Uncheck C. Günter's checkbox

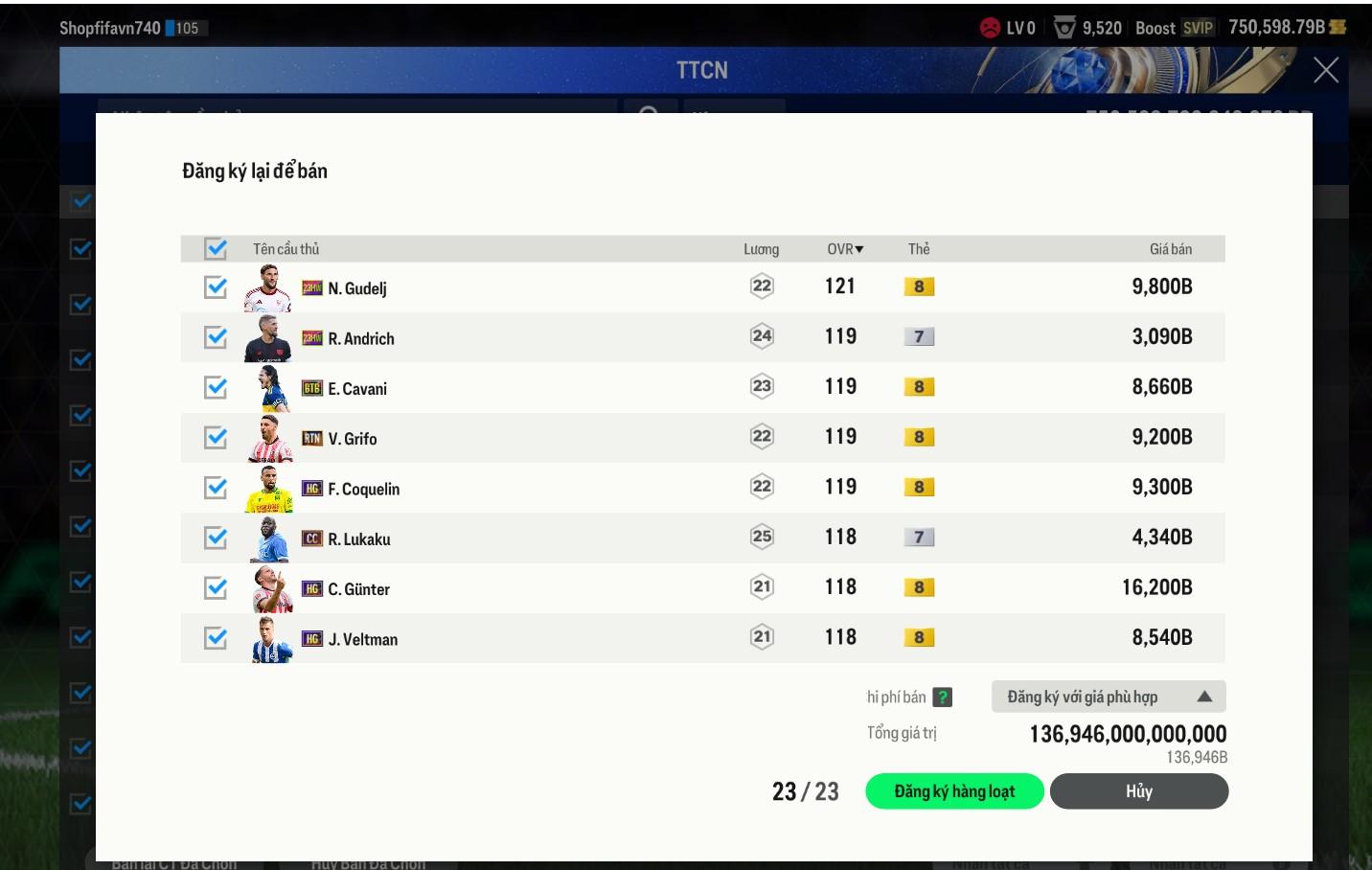click(x=216, y=587)
